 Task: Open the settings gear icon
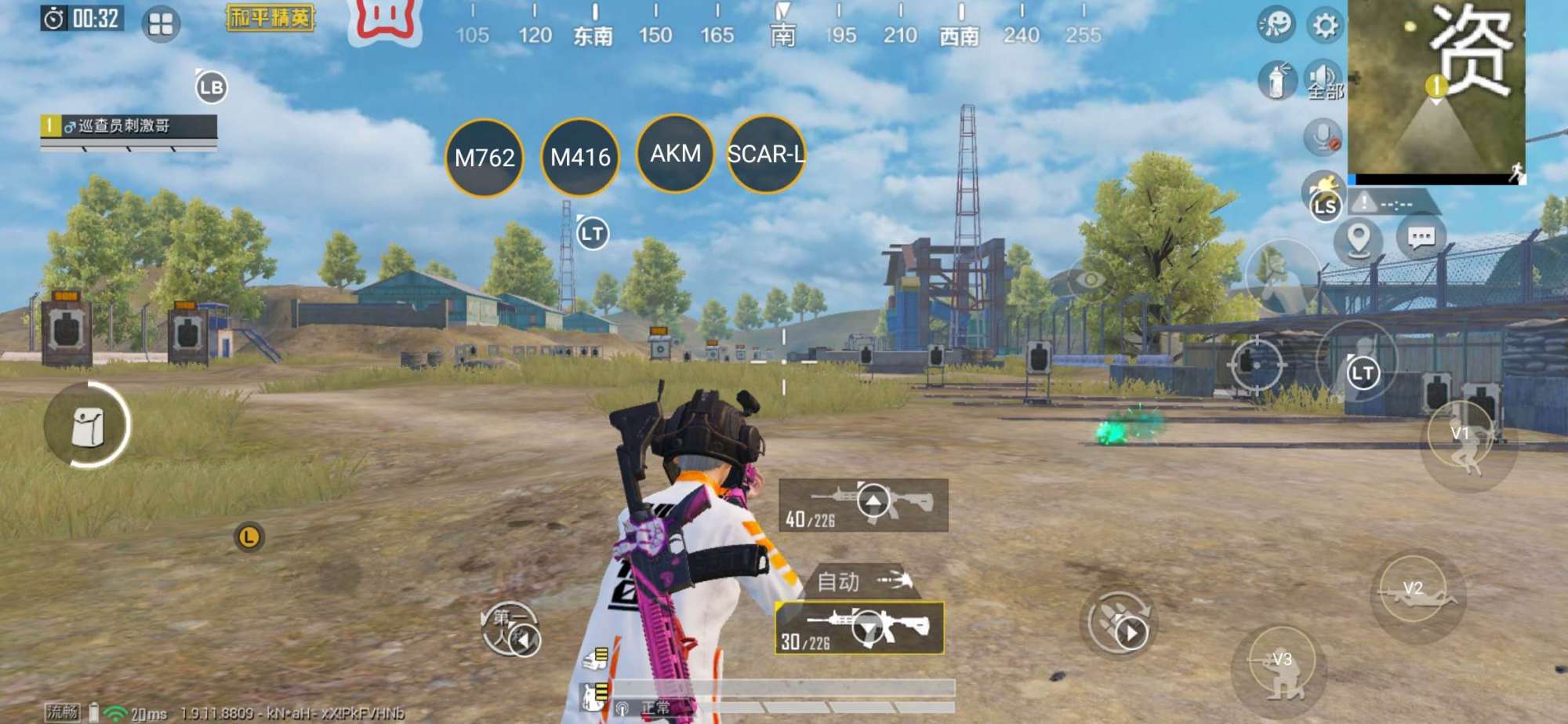(x=1325, y=26)
